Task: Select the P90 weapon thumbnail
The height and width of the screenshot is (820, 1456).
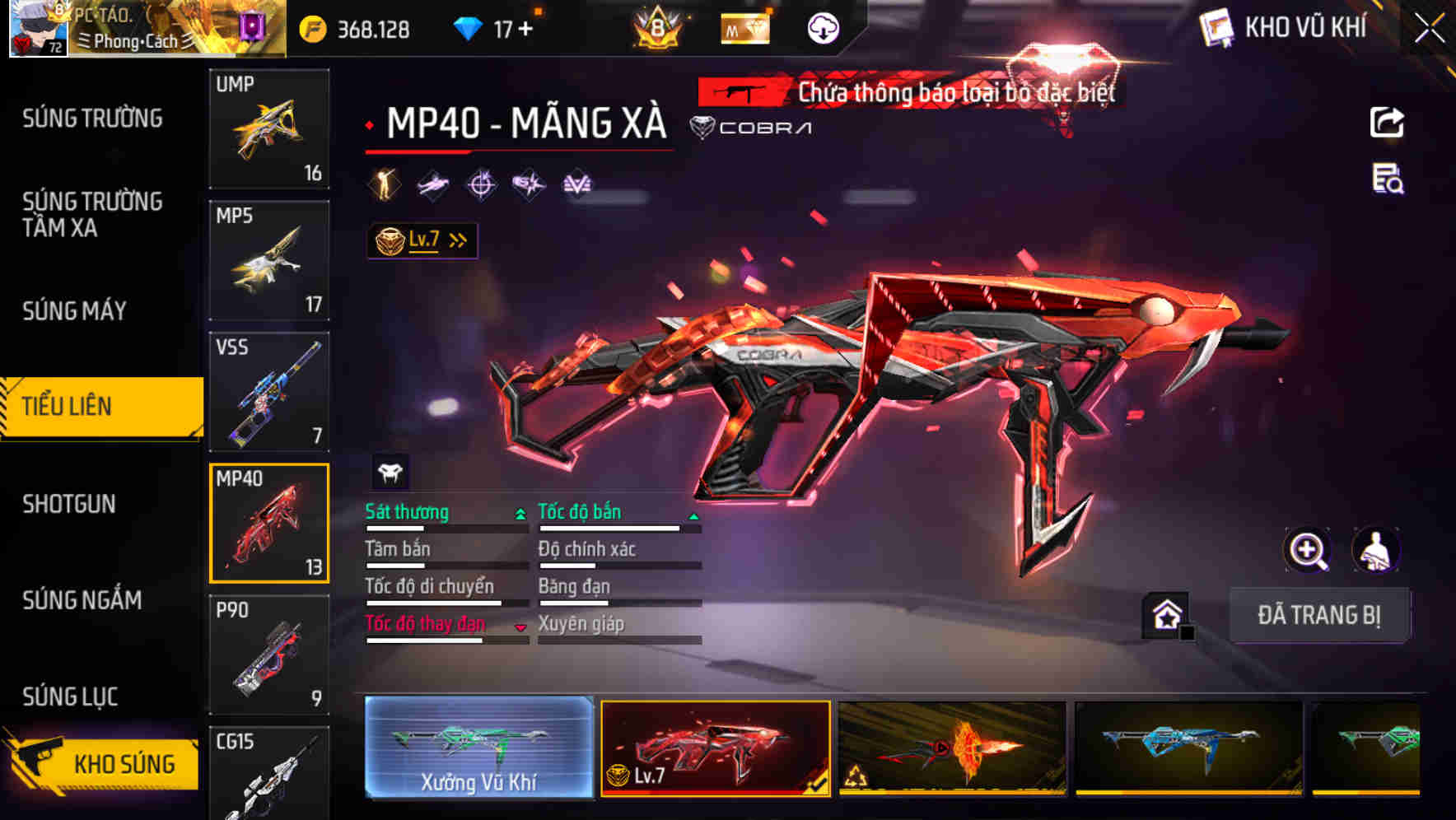Action: [269, 653]
